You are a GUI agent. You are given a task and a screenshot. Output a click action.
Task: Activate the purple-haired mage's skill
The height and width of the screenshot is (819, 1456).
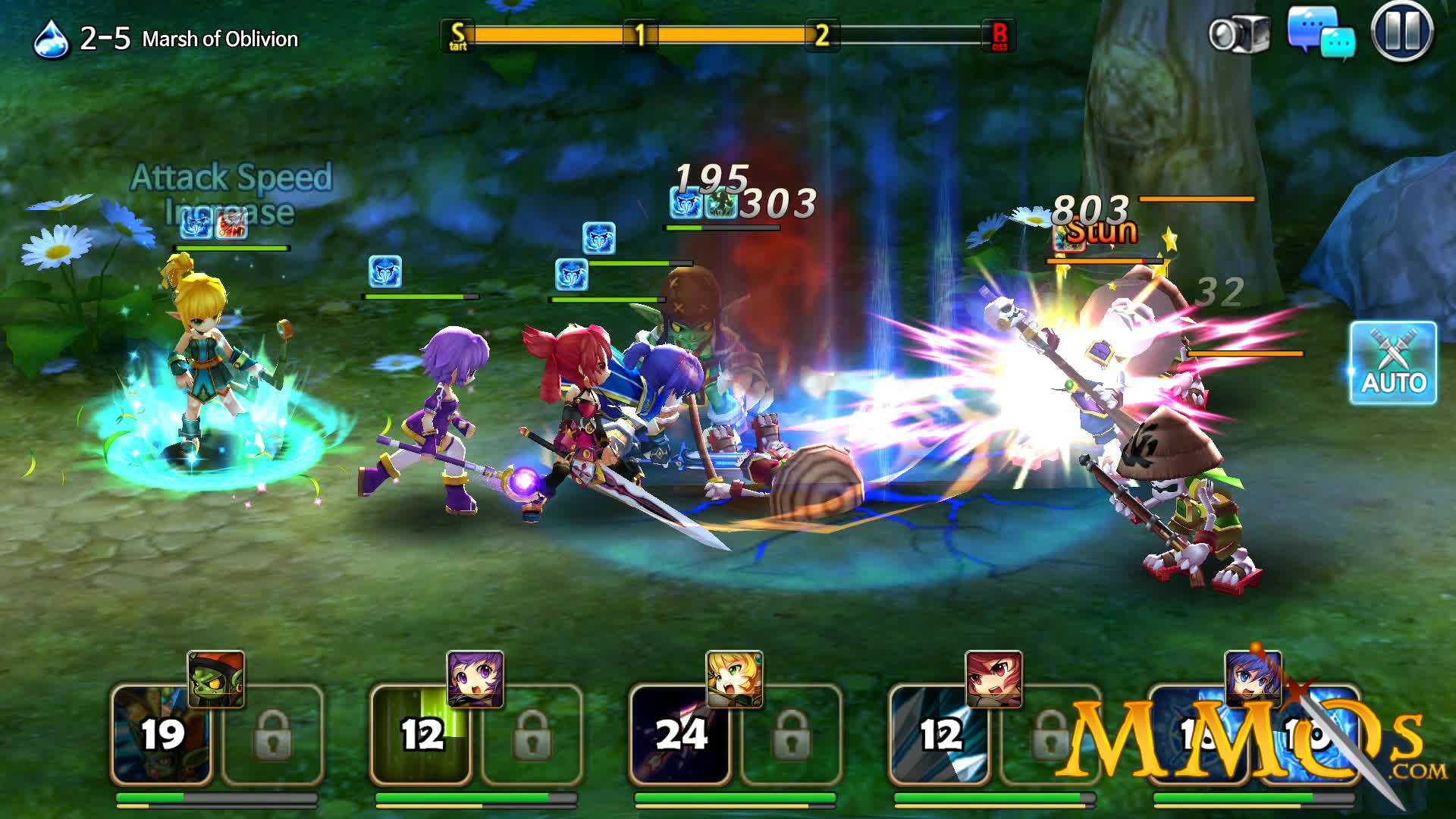tap(421, 734)
